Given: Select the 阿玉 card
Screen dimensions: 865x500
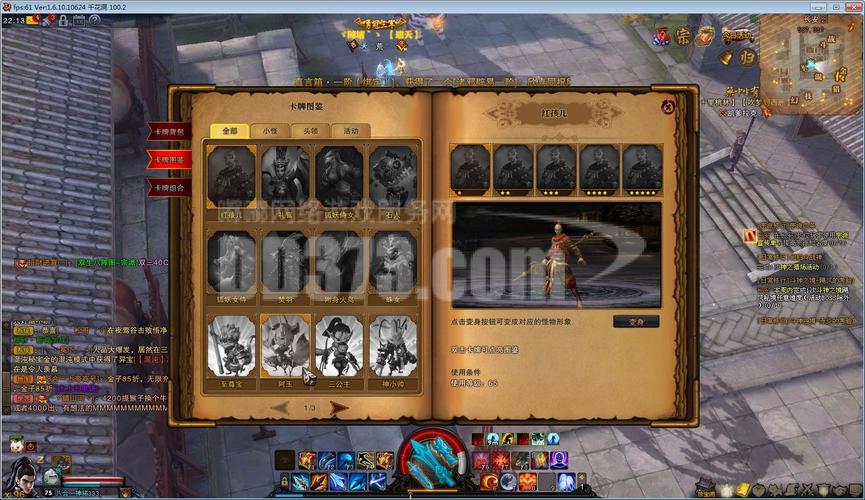Looking at the screenshot, I should point(285,346).
